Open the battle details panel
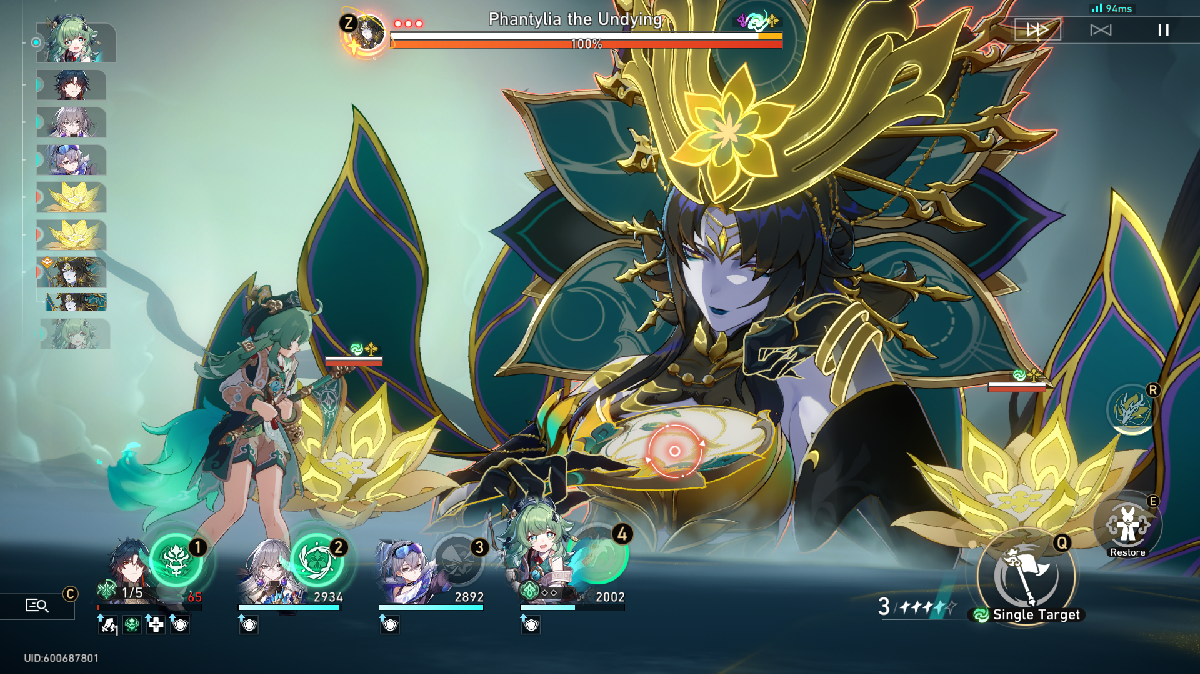This screenshot has width=1200, height=674. click(38, 605)
